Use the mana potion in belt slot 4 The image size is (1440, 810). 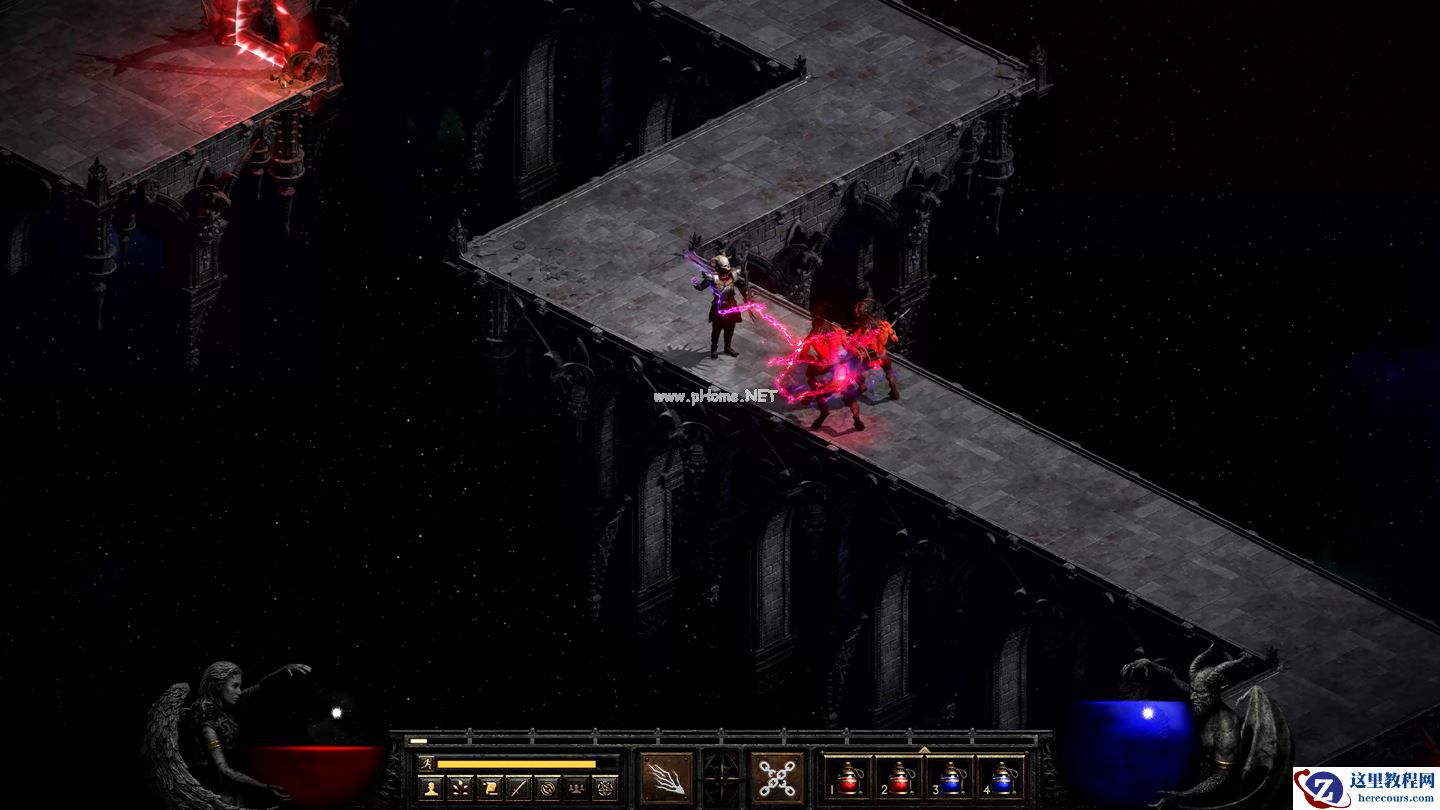click(1001, 777)
